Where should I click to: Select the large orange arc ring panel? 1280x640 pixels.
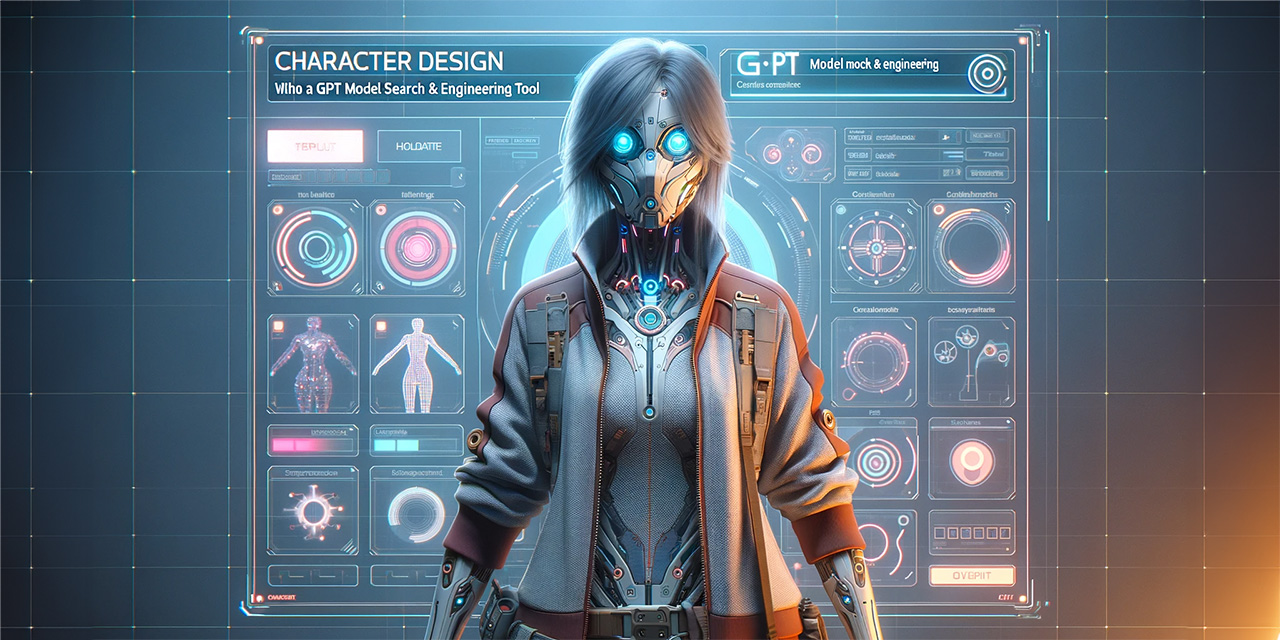point(971,245)
